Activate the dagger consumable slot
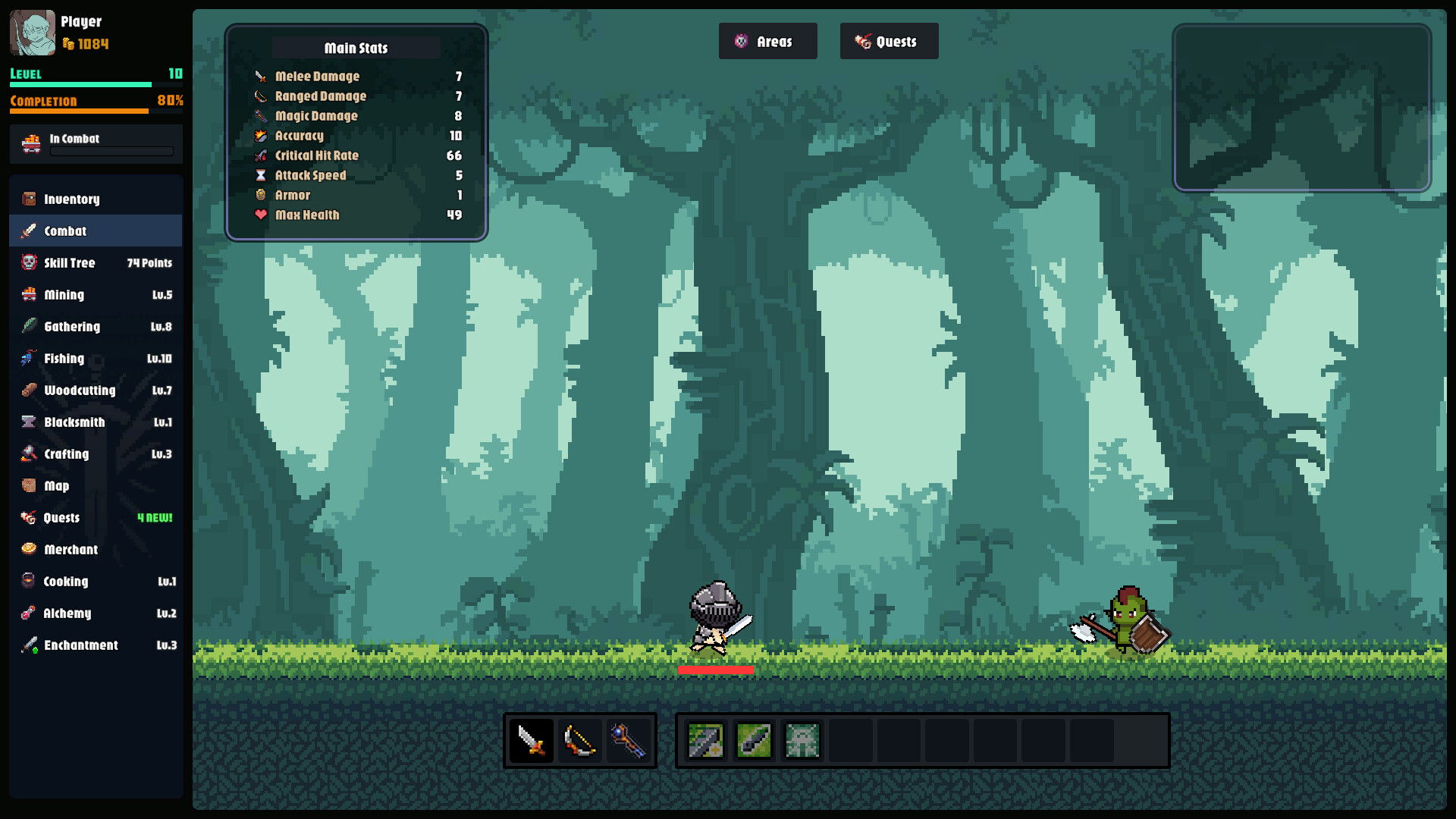Screen dimensions: 1456x819 pyautogui.click(x=754, y=740)
